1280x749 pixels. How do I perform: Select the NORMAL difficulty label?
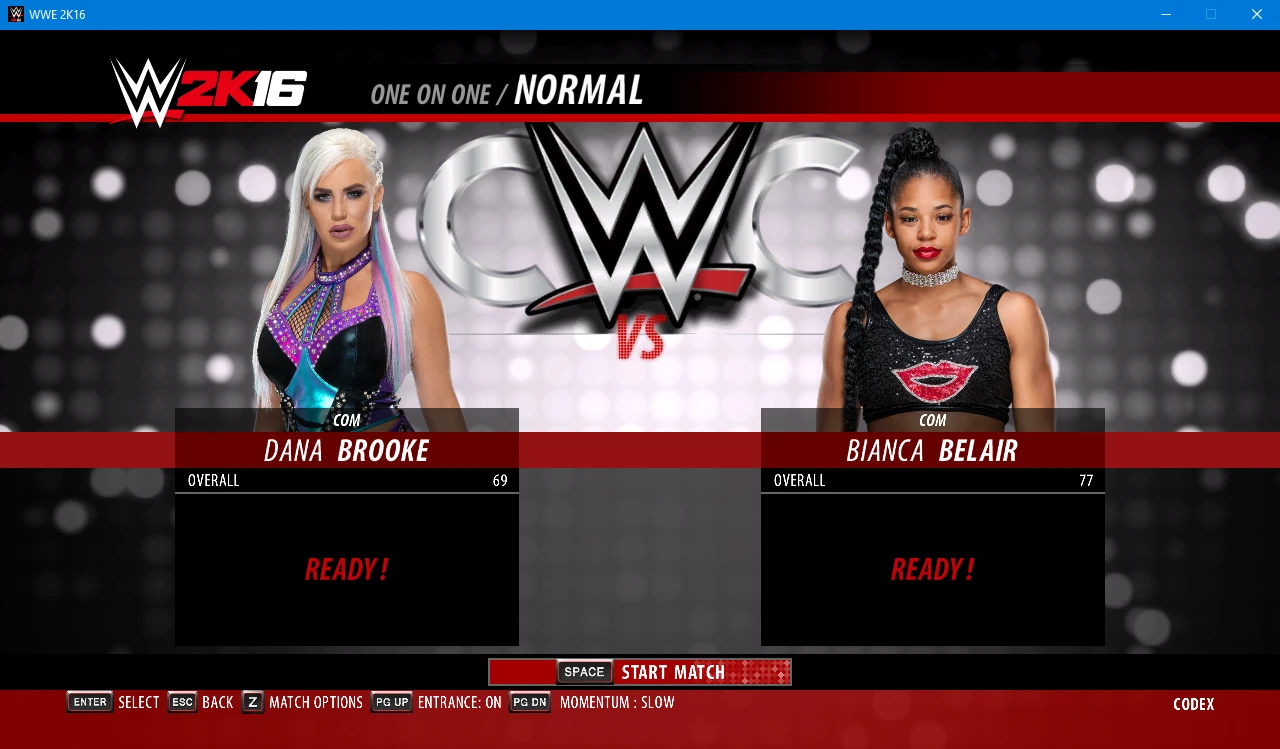(x=578, y=91)
